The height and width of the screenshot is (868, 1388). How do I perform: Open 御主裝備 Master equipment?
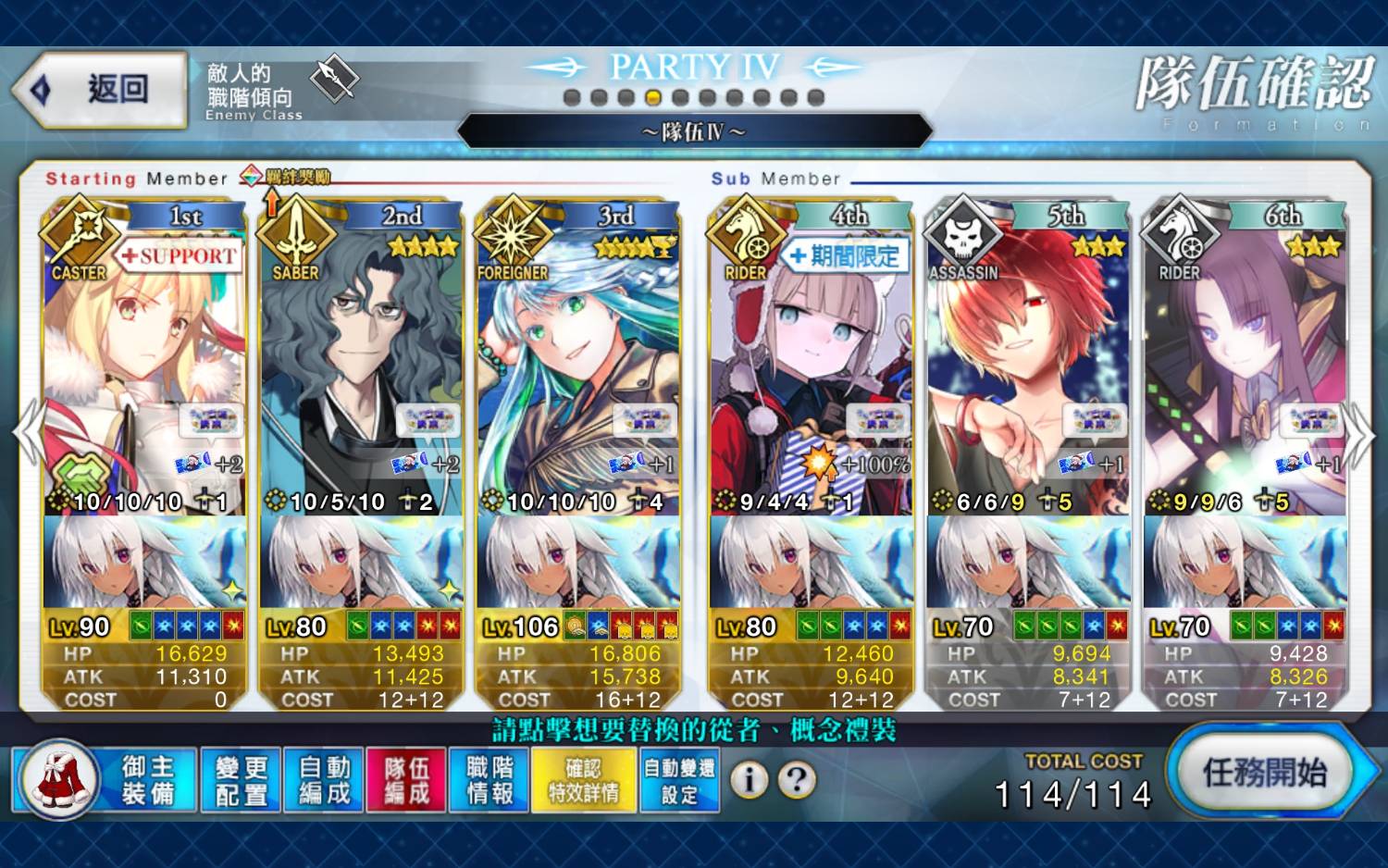105,780
